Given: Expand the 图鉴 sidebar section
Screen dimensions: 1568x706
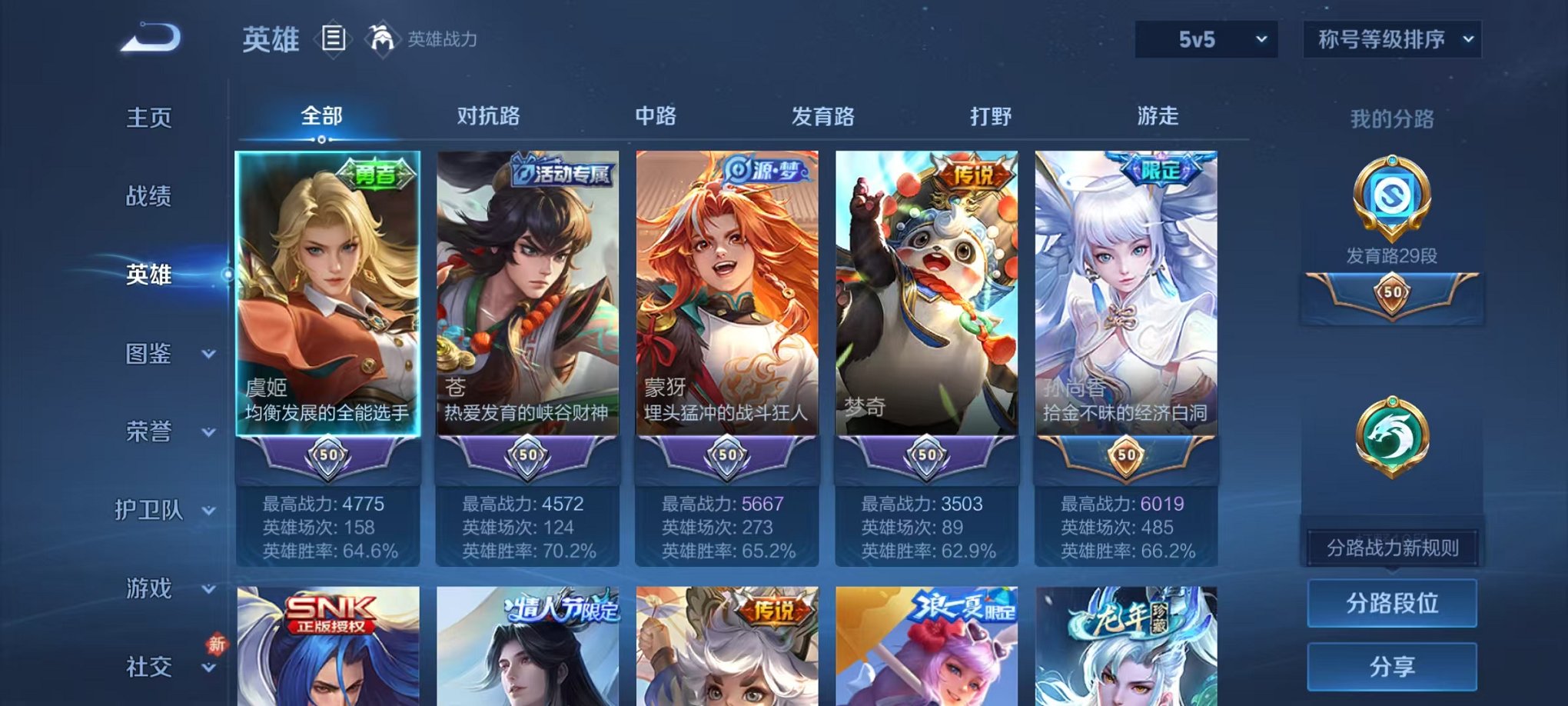Looking at the screenshot, I should coord(158,355).
